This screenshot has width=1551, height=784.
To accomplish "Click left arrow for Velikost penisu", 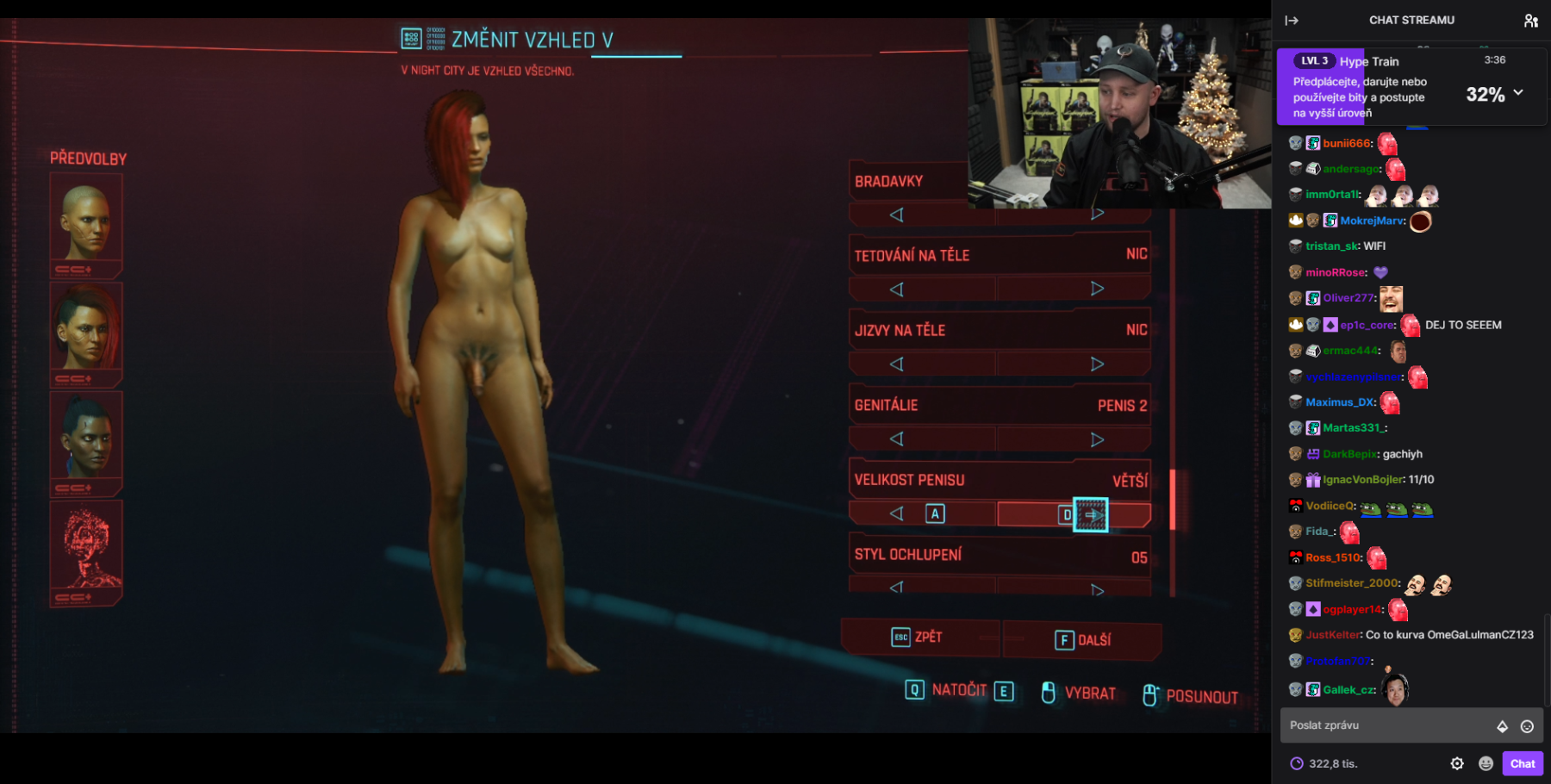I will coord(897,514).
